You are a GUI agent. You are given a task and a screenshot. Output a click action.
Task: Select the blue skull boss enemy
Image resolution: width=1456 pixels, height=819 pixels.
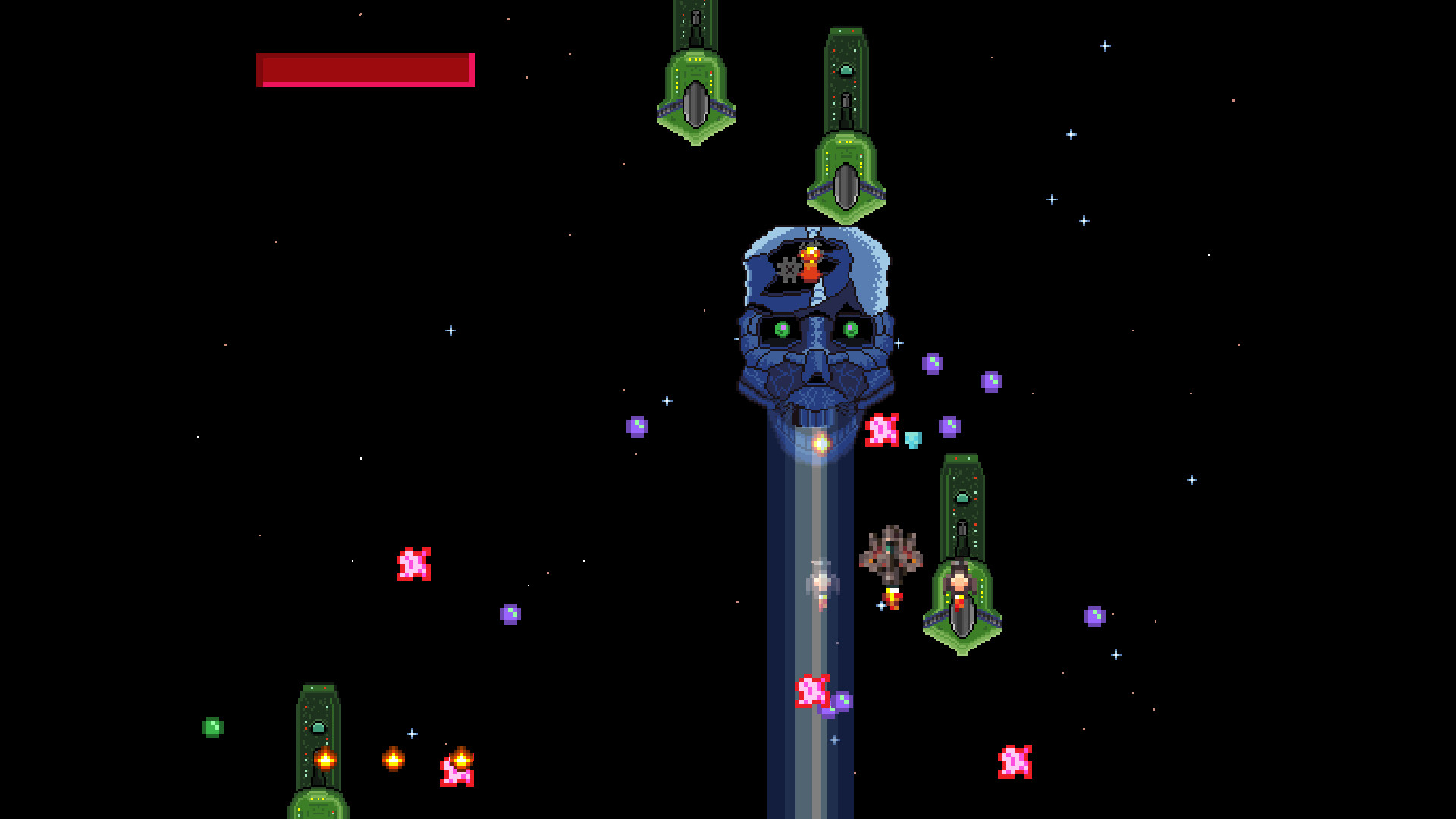pyautogui.click(x=813, y=326)
